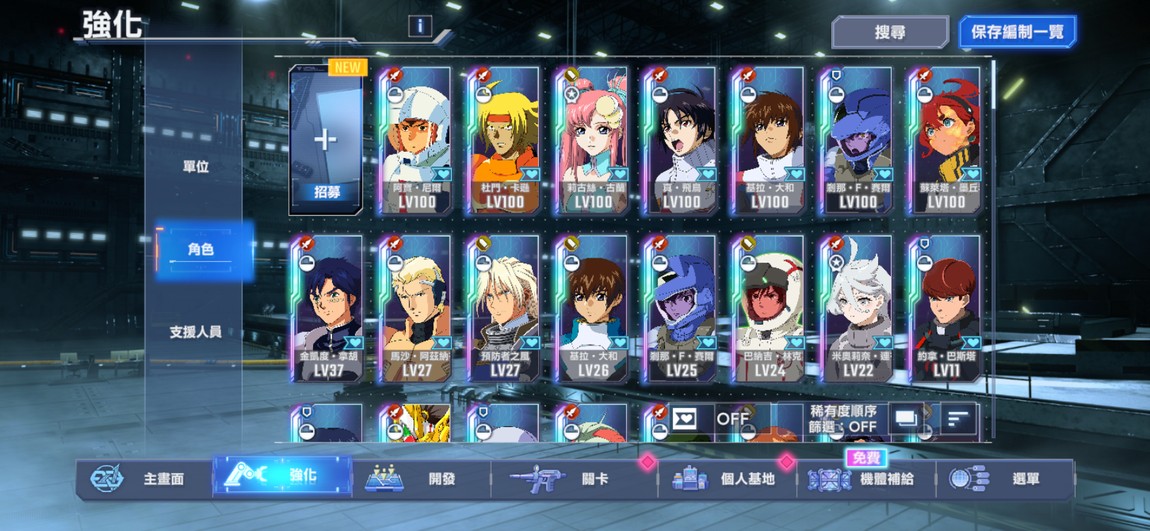1150x531 pixels.
Task: Open the 開發 development menu
Action: (421, 479)
